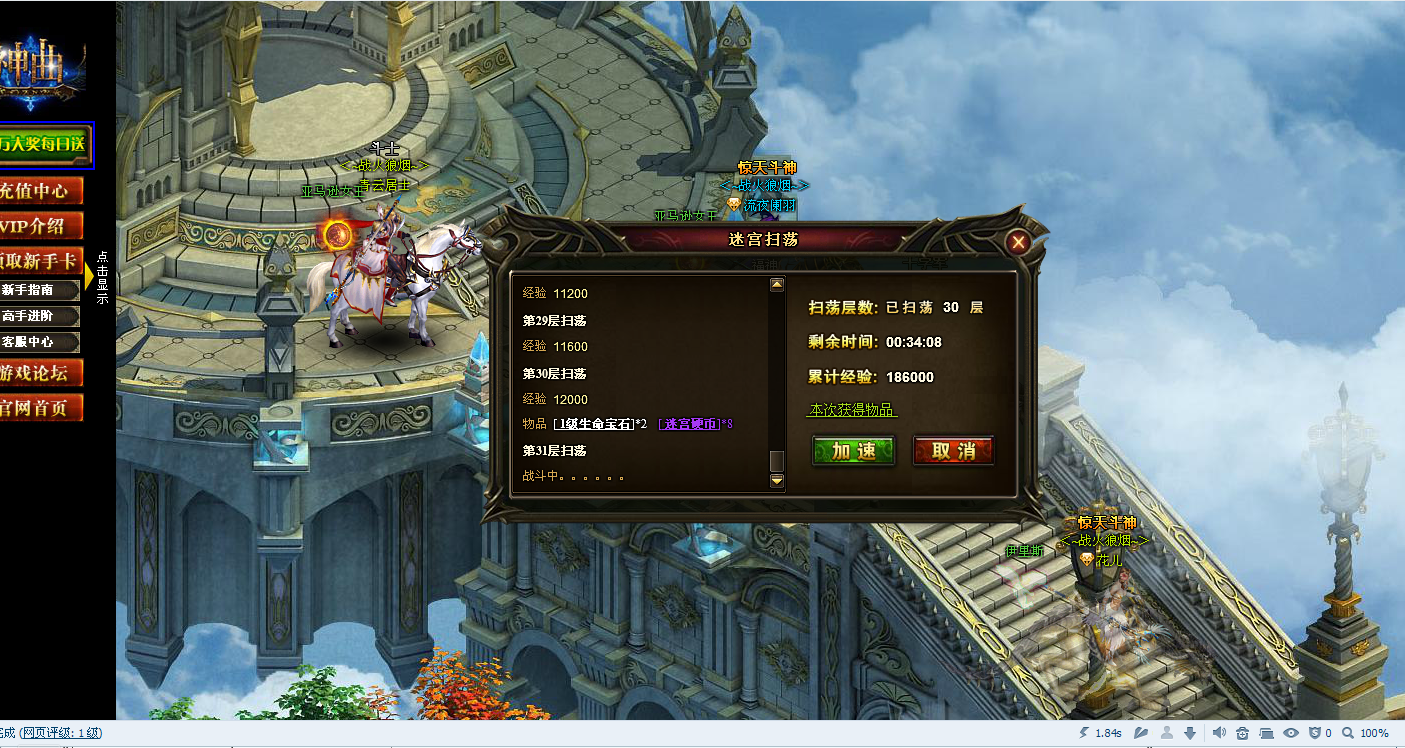Open the 高手进阶 advanced guide
The width and height of the screenshot is (1405, 748).
[40, 316]
